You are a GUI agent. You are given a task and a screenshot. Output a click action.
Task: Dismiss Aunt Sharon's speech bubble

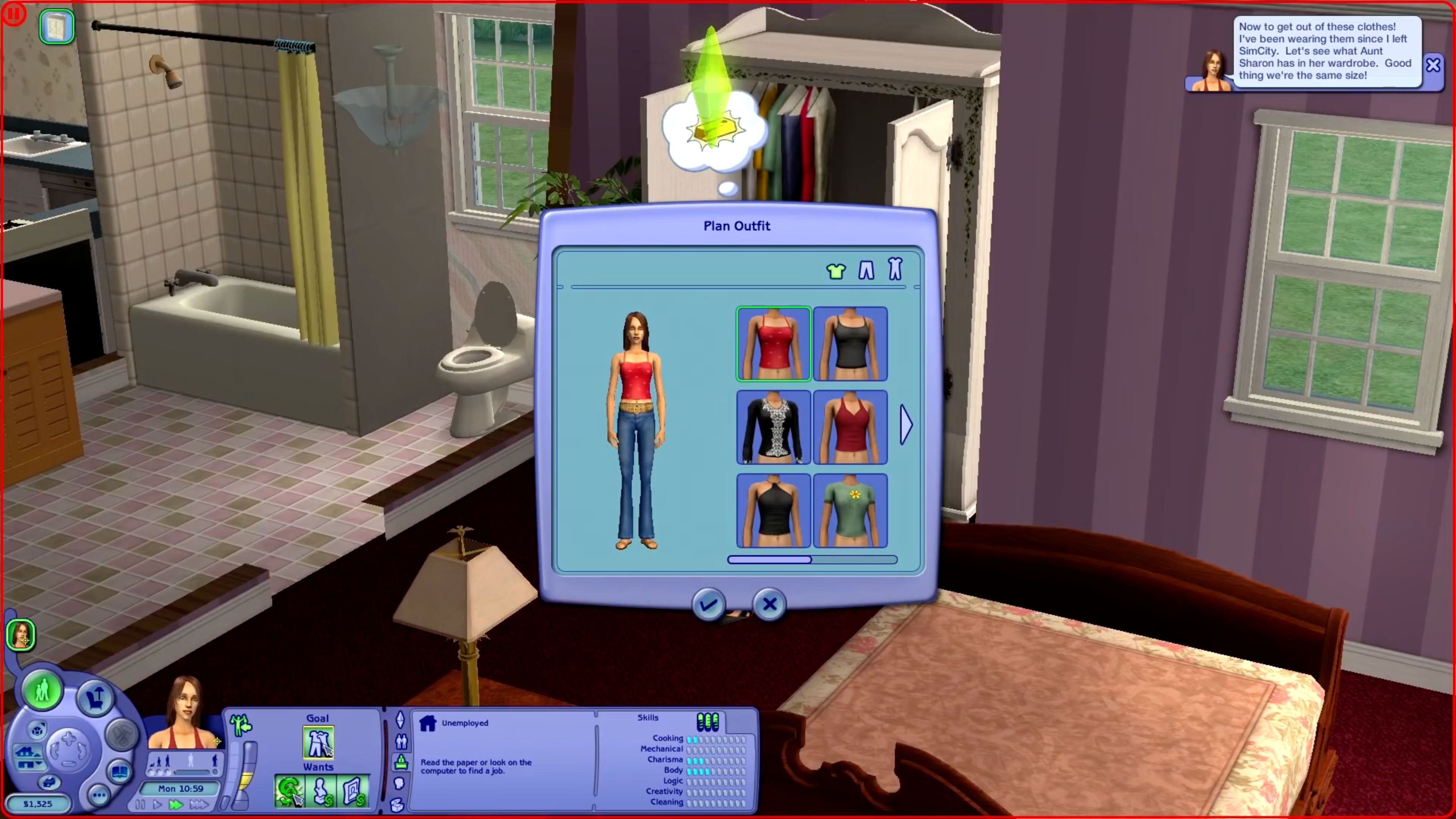1434,64
